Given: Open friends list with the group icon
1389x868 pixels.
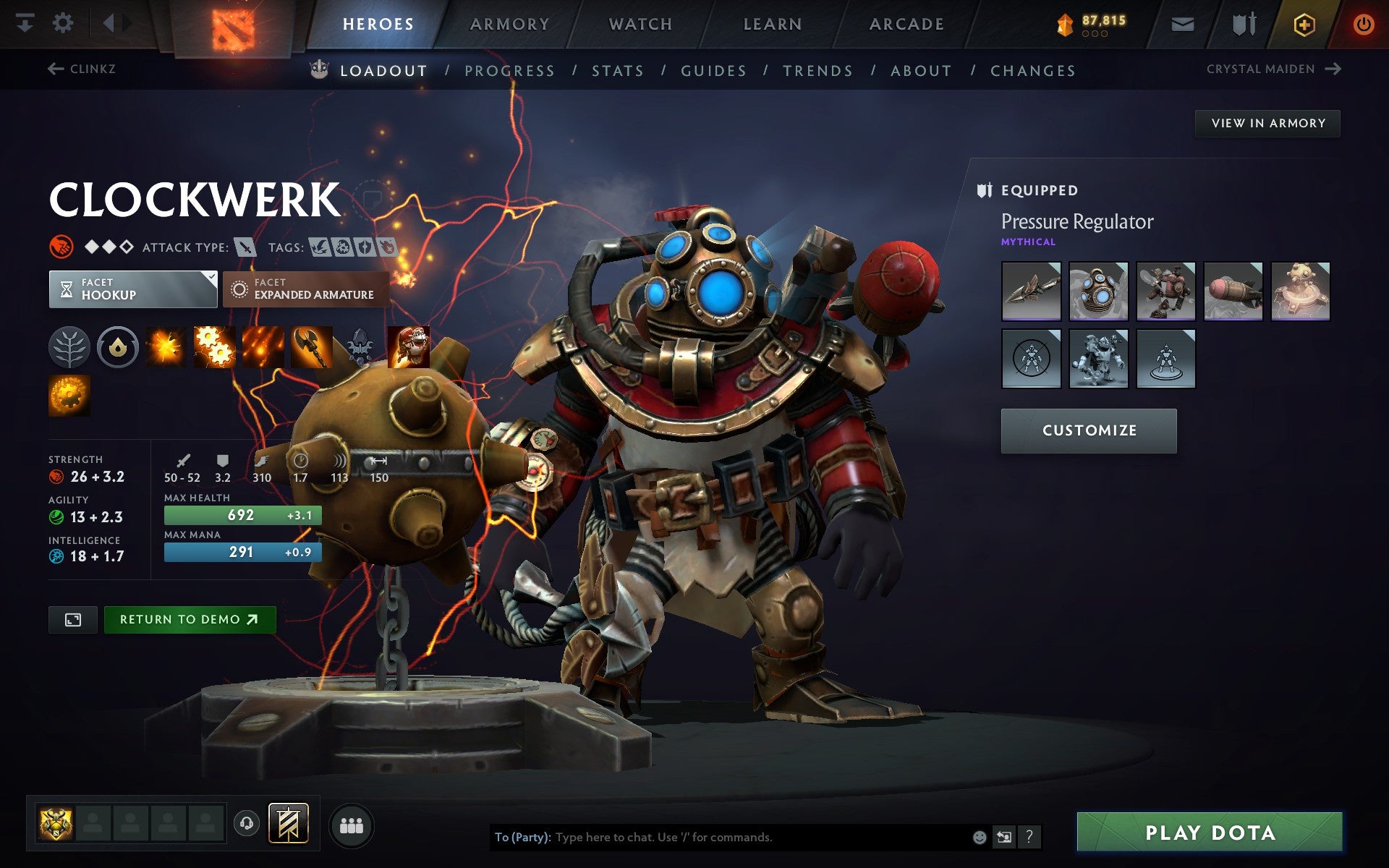Looking at the screenshot, I should (352, 823).
